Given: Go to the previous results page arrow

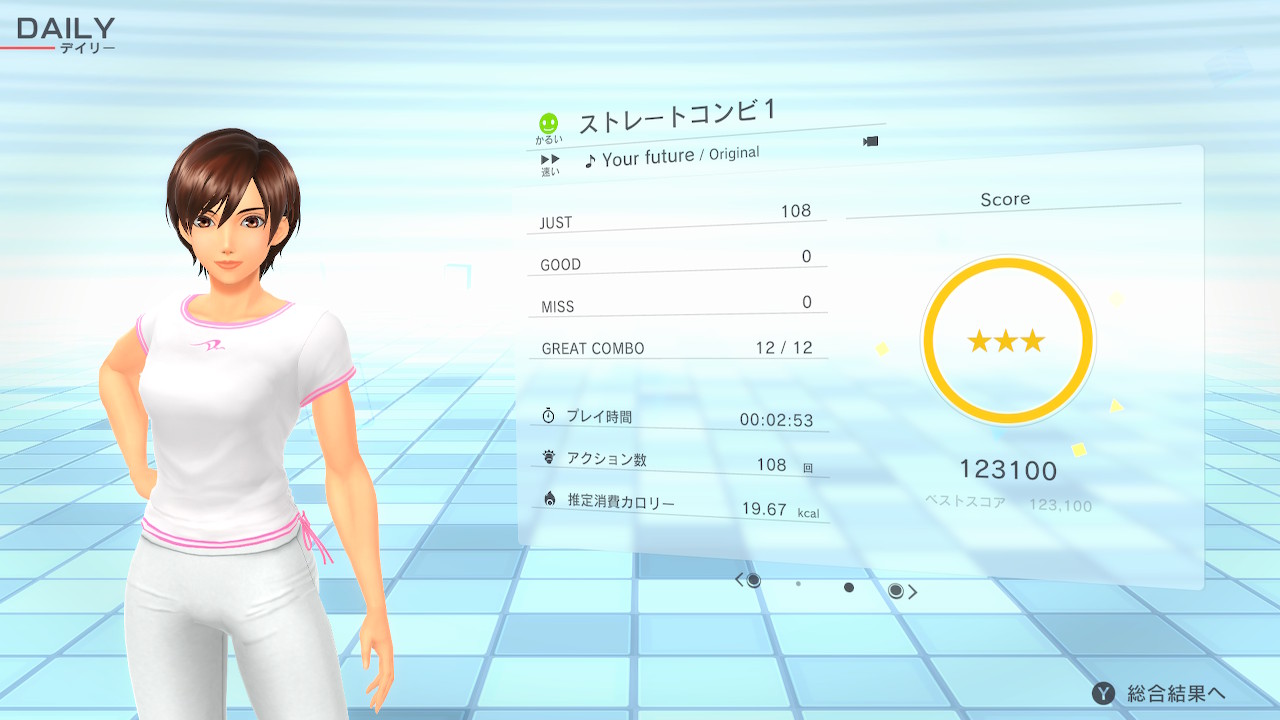Looking at the screenshot, I should pos(740,580).
